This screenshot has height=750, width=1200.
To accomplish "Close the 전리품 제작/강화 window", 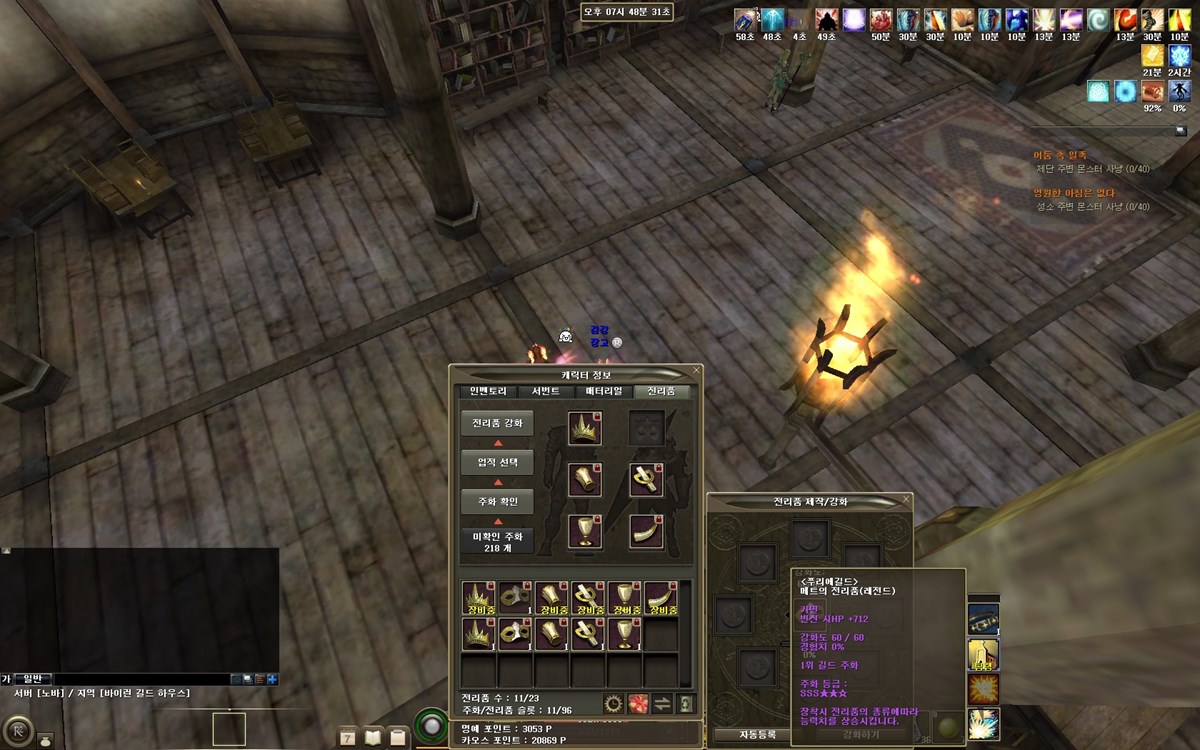I will tap(906, 500).
